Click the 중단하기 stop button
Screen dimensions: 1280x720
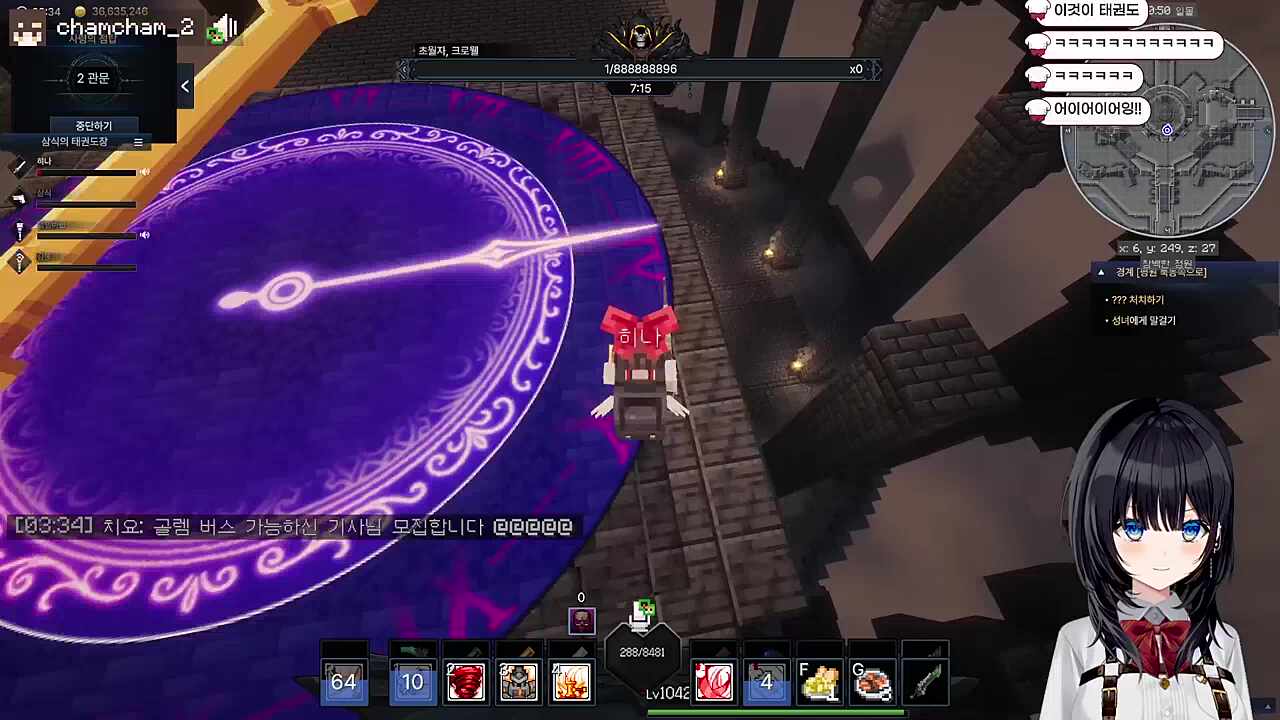[93, 126]
